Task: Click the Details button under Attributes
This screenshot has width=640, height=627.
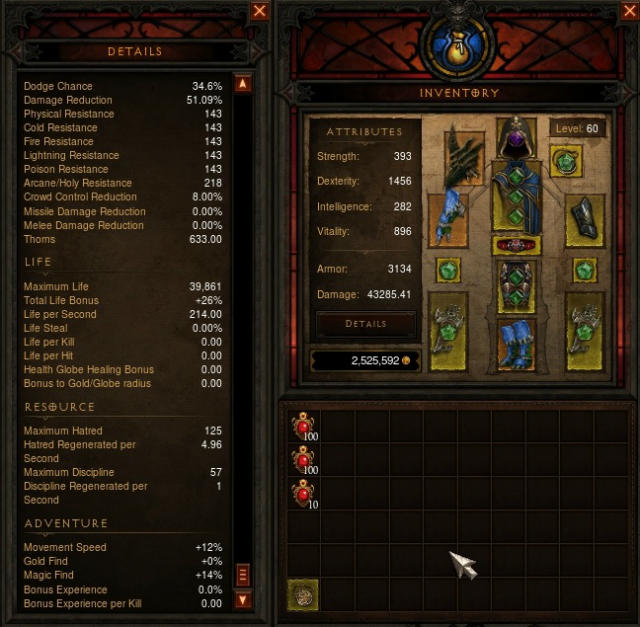Action: (x=365, y=324)
